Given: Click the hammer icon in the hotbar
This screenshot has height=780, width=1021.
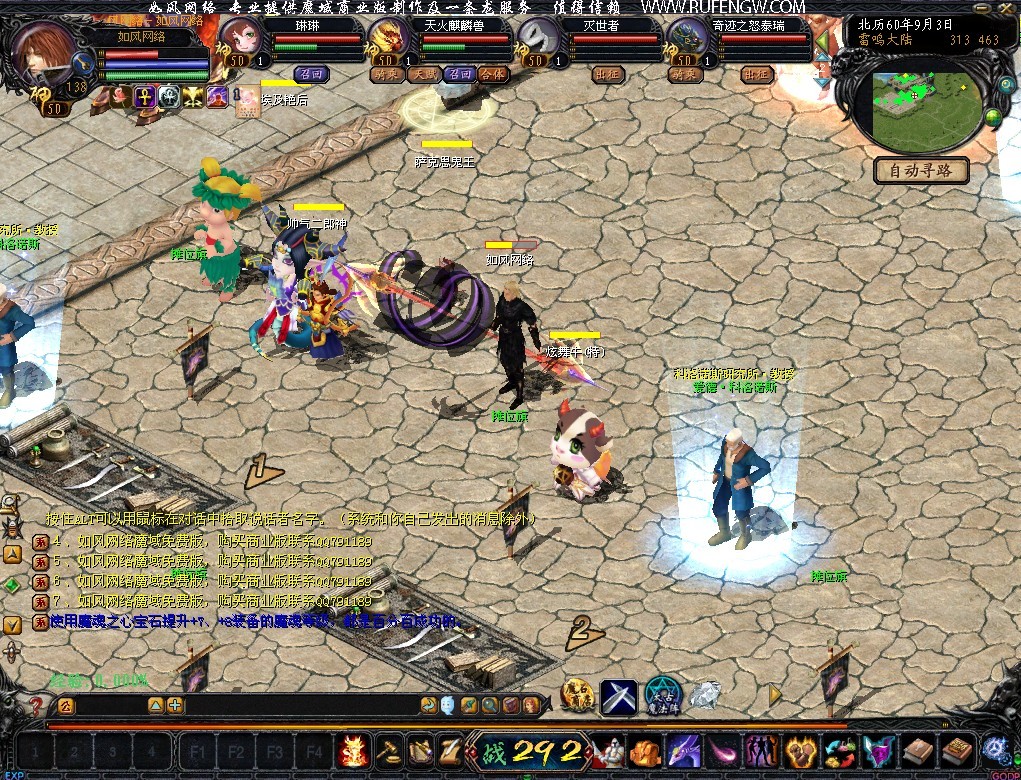Looking at the screenshot, I should coord(387,750).
